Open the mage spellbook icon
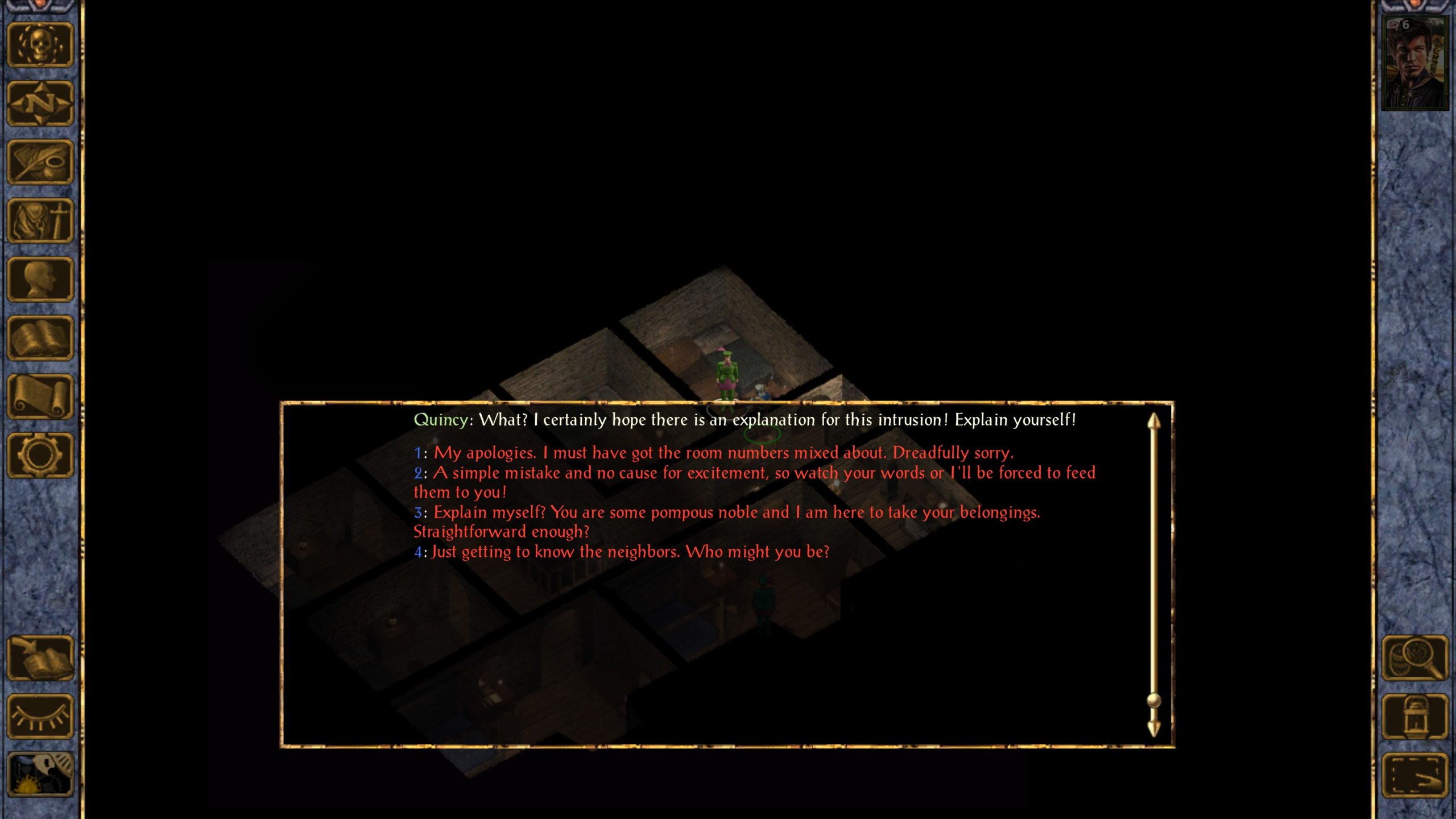This screenshot has height=819, width=1456. [x=40, y=338]
